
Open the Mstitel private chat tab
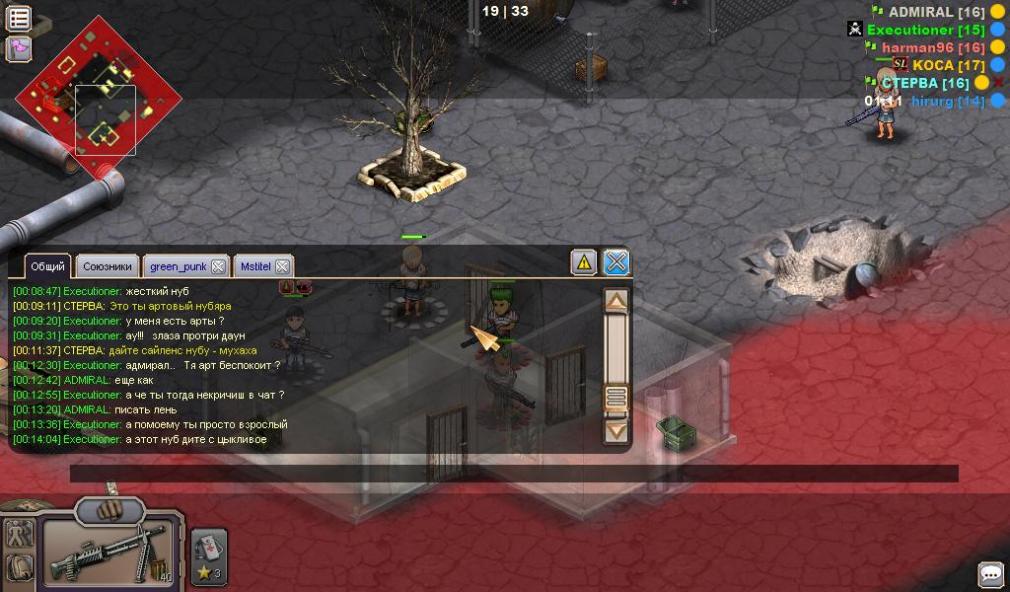coord(255,266)
